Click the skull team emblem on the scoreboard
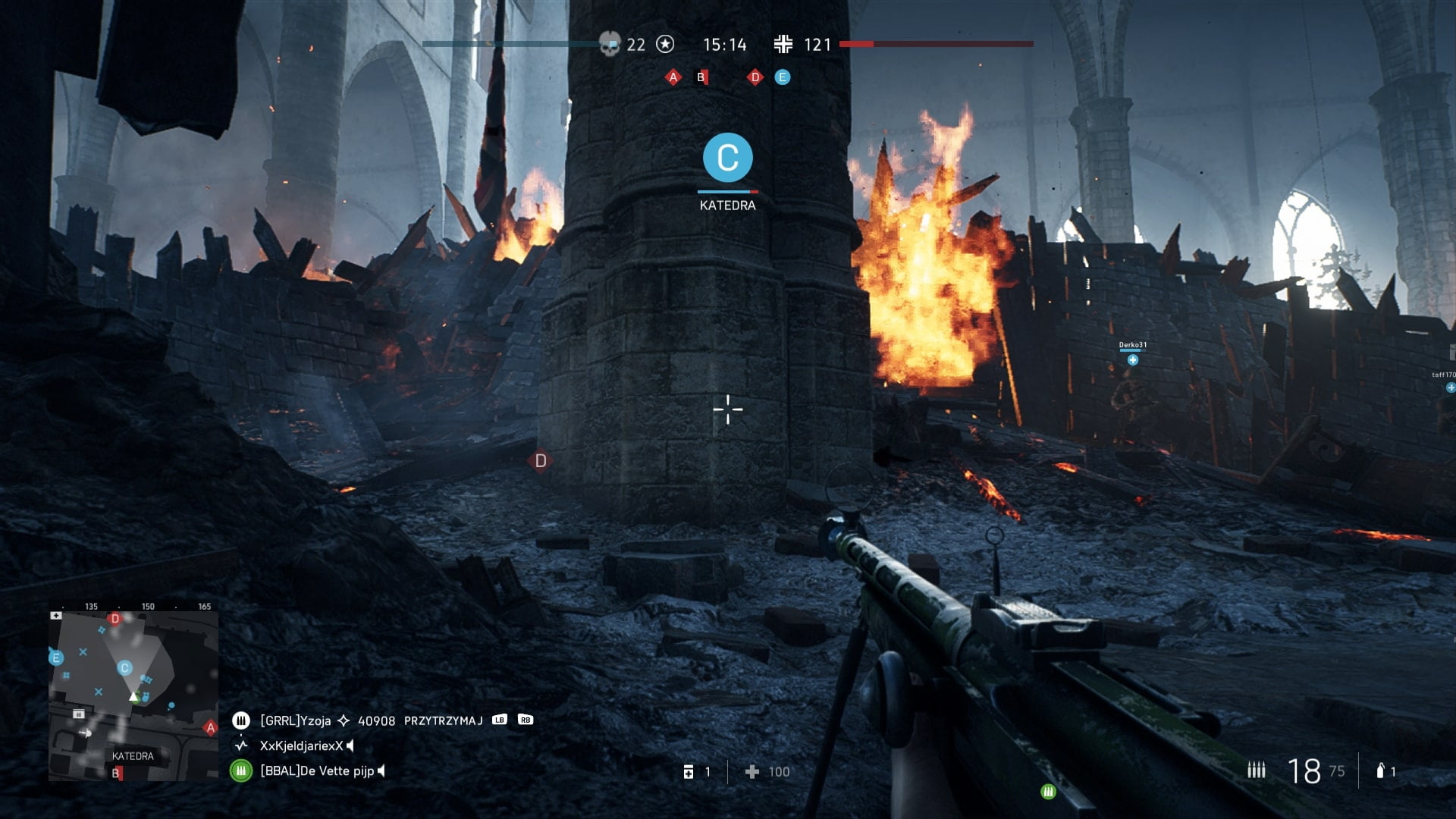This screenshot has width=1456, height=819. click(609, 44)
